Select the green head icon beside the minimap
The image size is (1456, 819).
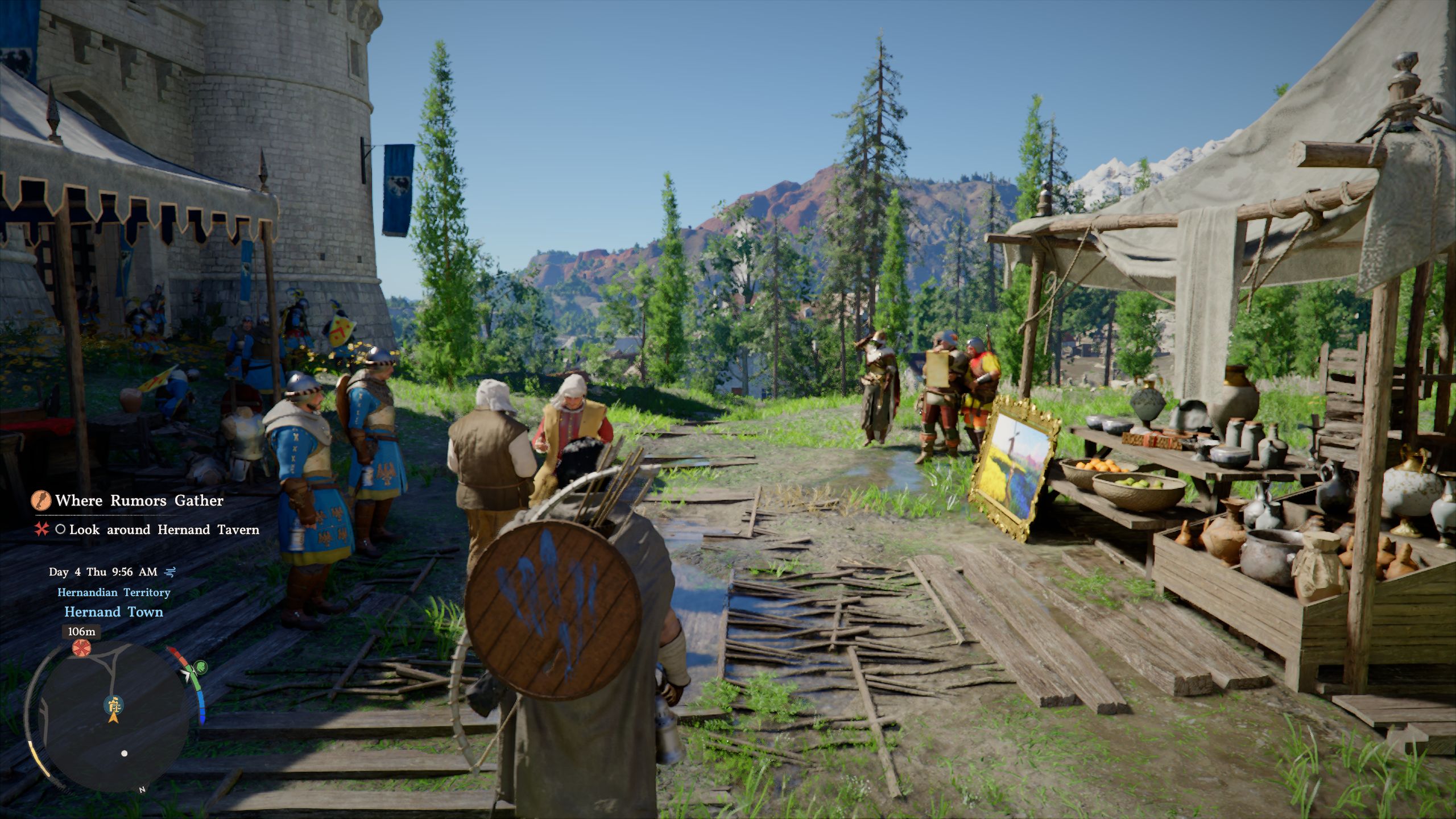tap(200, 667)
